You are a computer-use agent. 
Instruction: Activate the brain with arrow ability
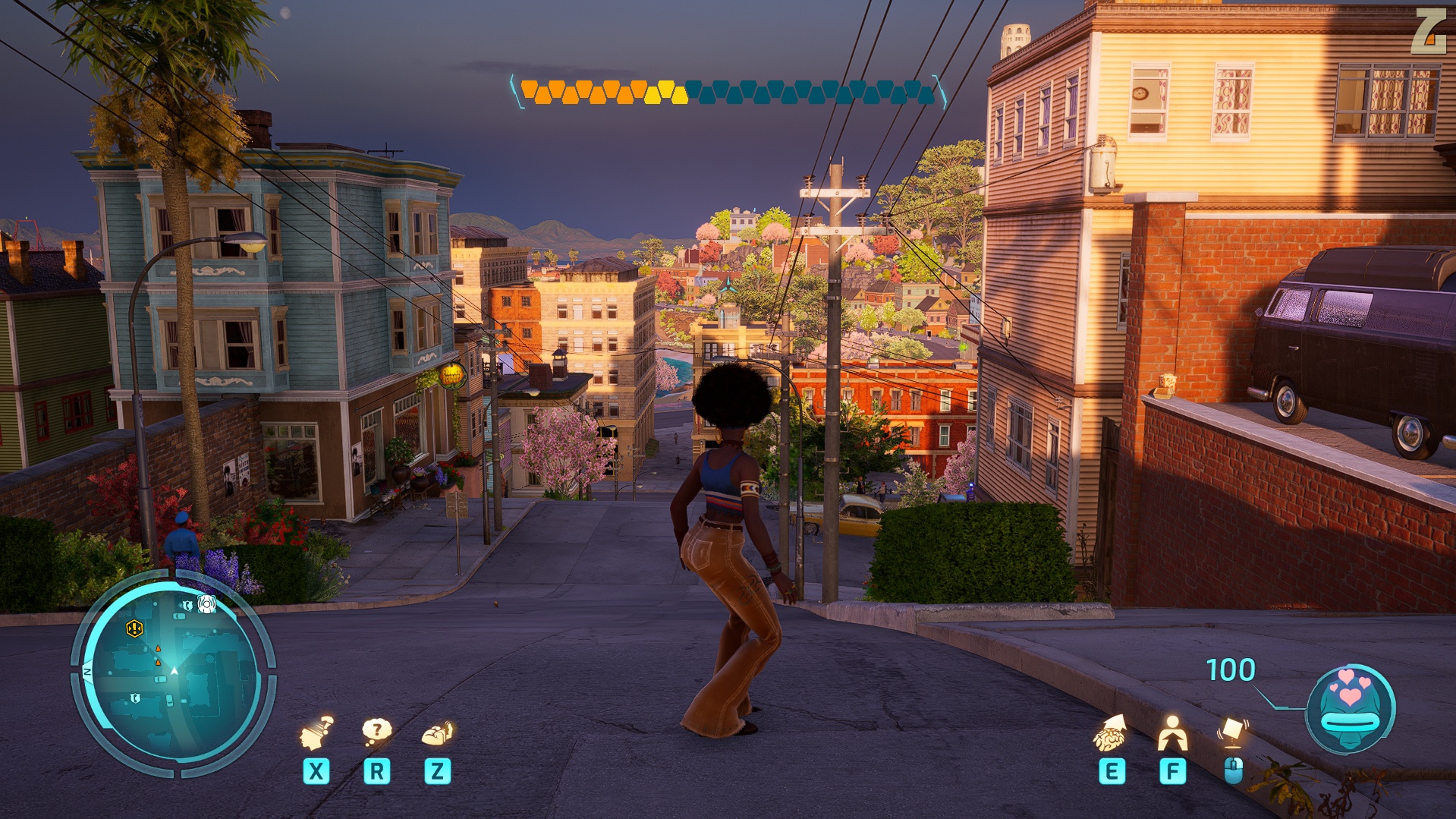click(1110, 734)
